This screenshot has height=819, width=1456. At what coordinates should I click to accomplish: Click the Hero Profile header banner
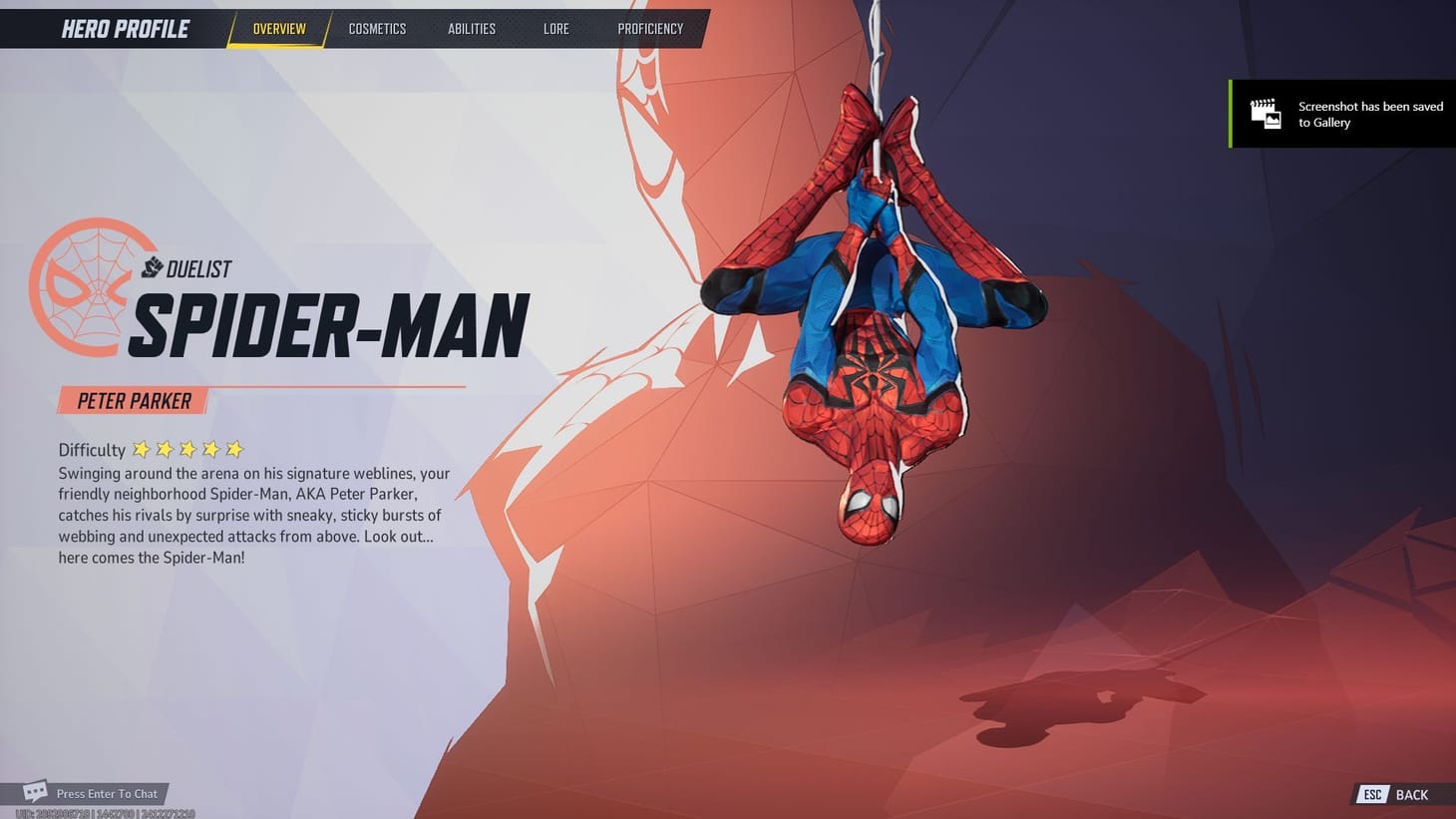(125, 28)
